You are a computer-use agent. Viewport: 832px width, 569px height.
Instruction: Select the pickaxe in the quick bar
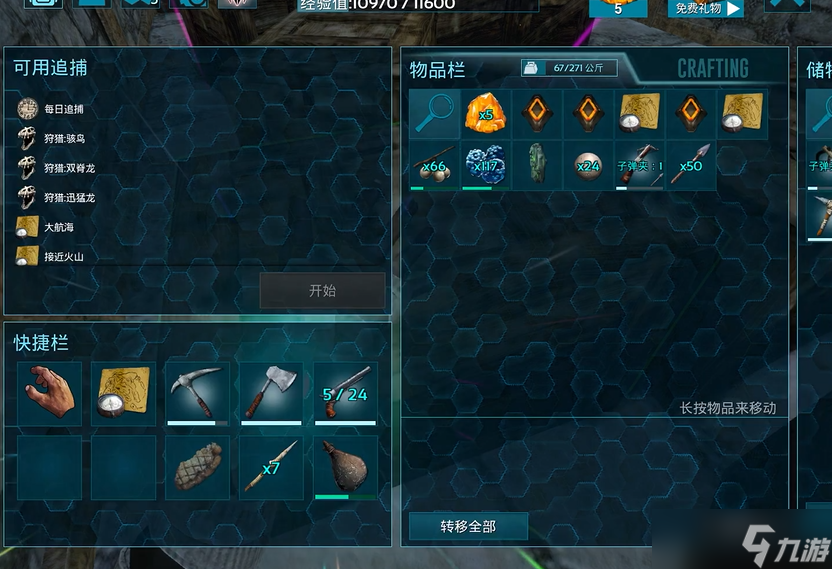coord(197,393)
